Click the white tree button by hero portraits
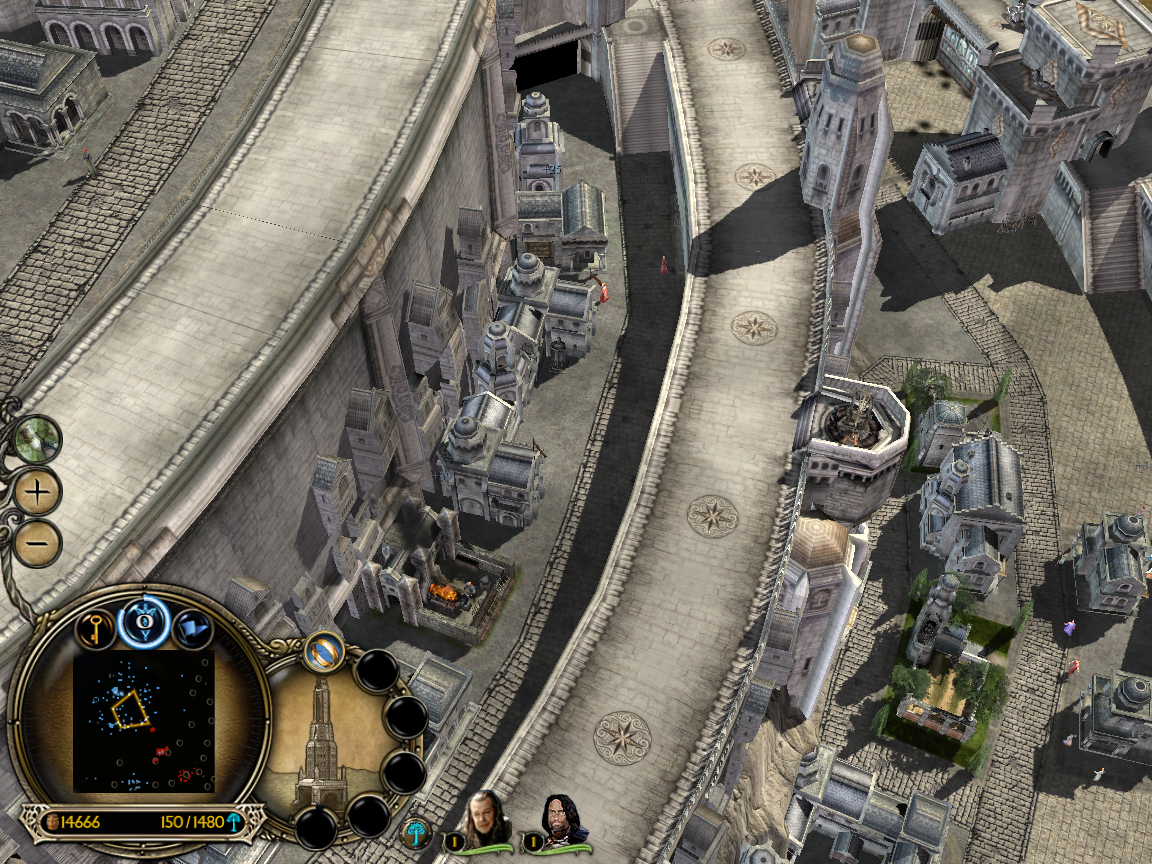This screenshot has width=1152, height=864. pyautogui.click(x=415, y=832)
